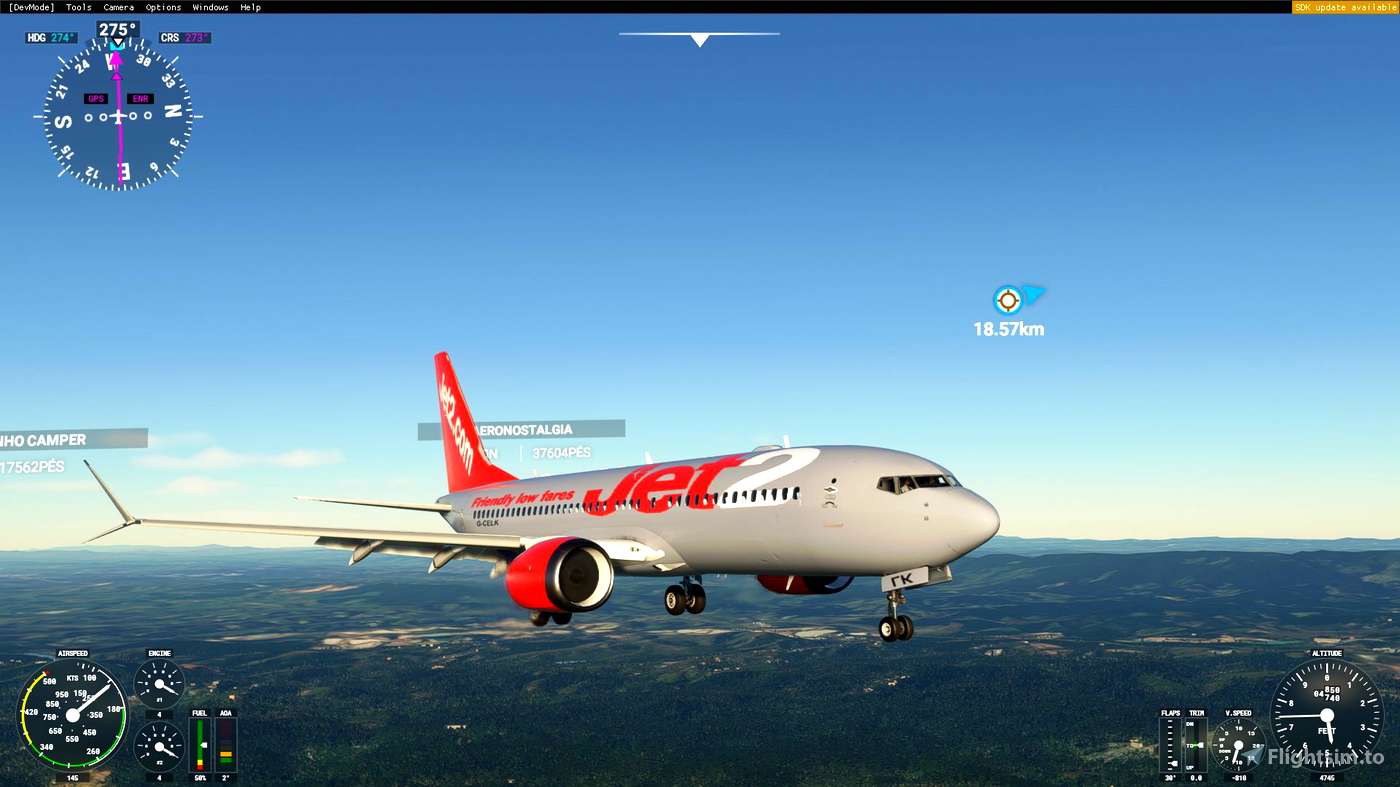1400x787 pixels.
Task: Click the V.SPEED indicator dial
Action: click(x=1237, y=743)
